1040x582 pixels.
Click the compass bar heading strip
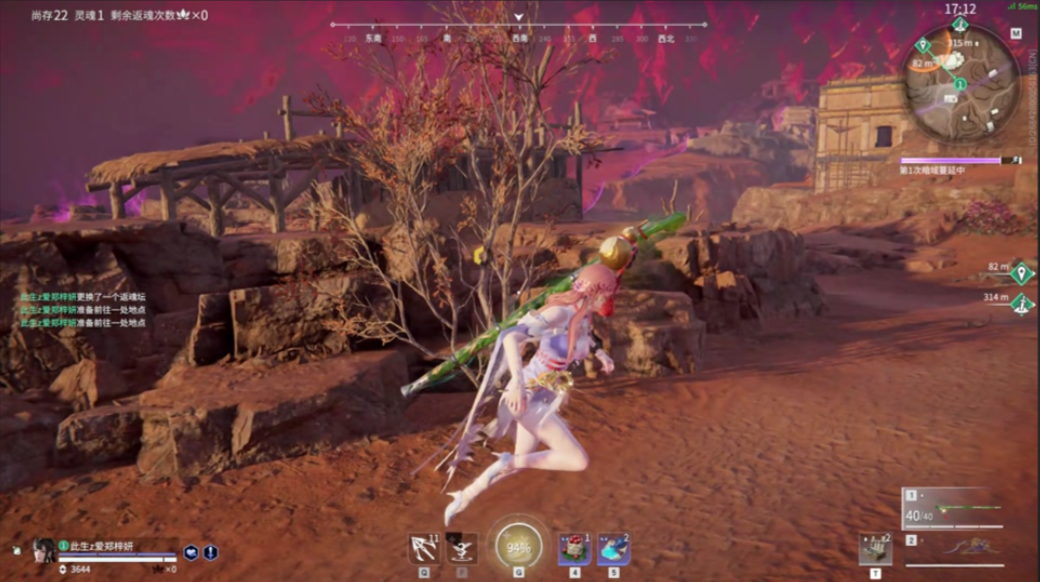(x=518, y=32)
